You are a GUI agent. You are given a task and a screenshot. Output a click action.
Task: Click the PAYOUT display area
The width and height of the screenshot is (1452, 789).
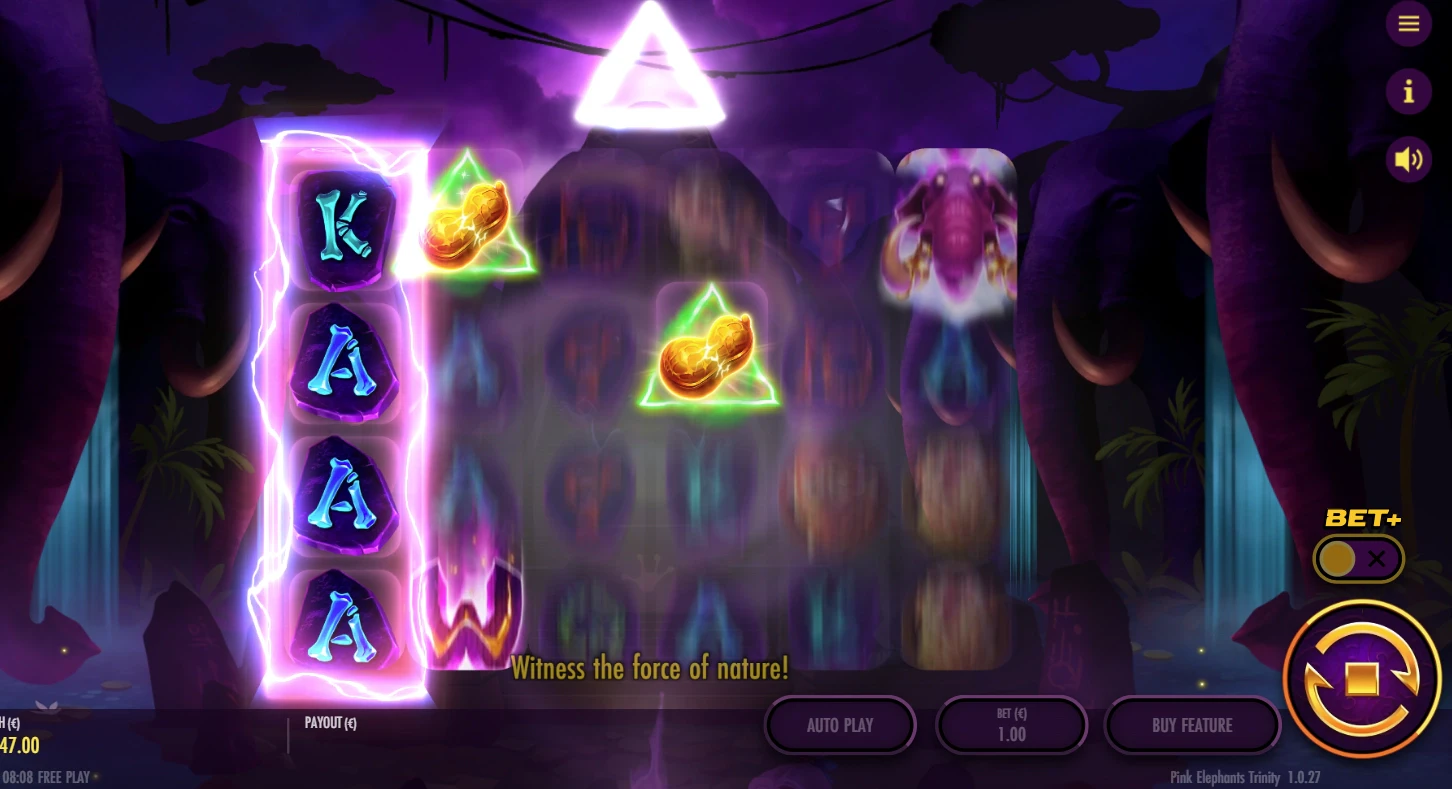tap(330, 722)
